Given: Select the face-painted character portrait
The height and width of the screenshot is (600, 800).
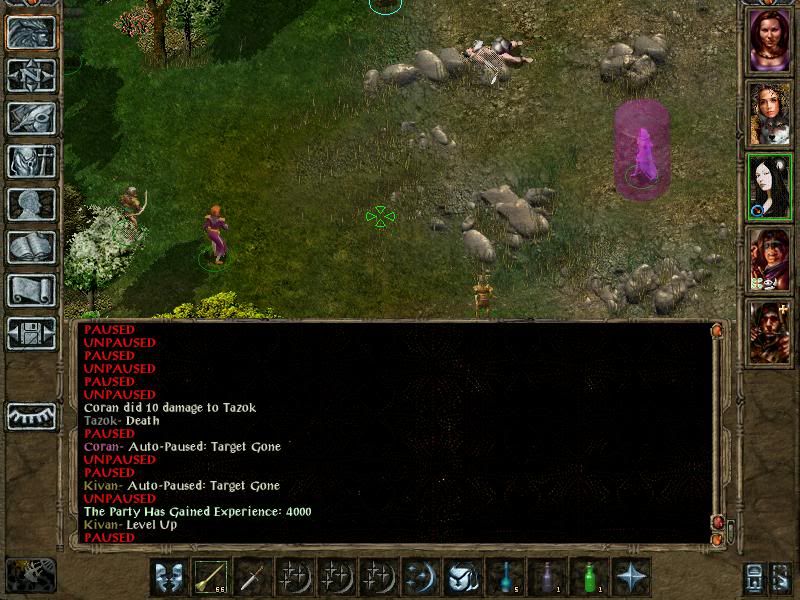Looking at the screenshot, I should pos(770,259).
